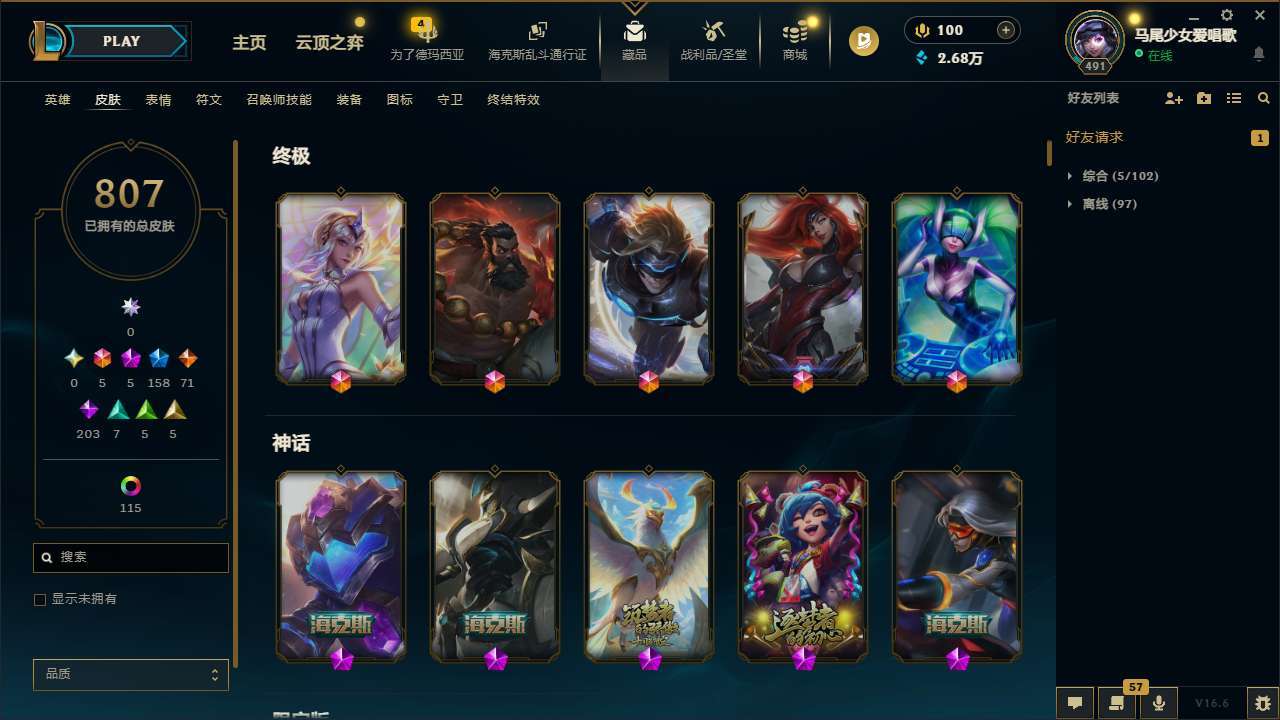Click the add friend icon
Image resolution: width=1280 pixels, height=720 pixels.
coord(1173,98)
